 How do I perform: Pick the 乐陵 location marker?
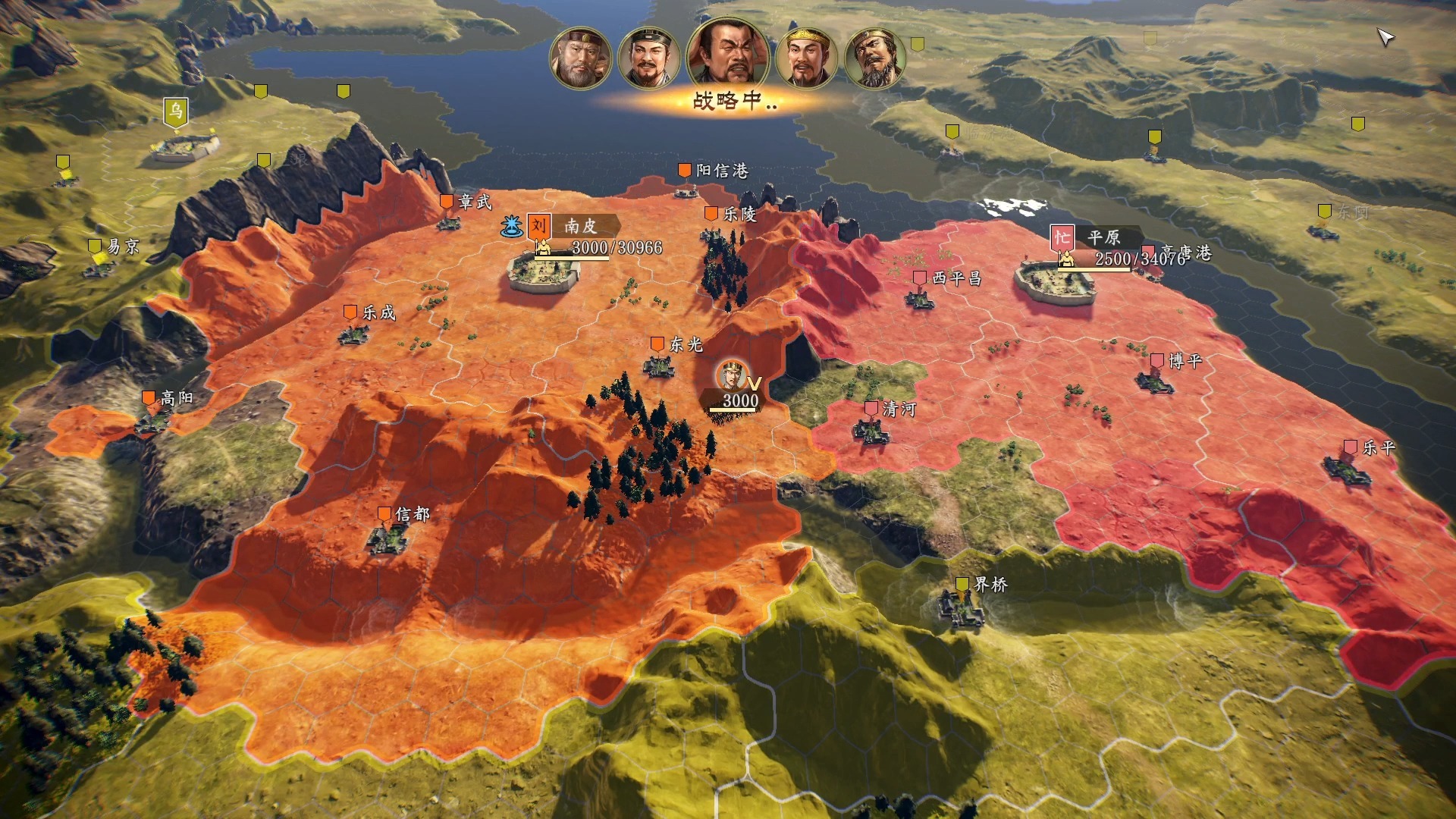[x=711, y=215]
